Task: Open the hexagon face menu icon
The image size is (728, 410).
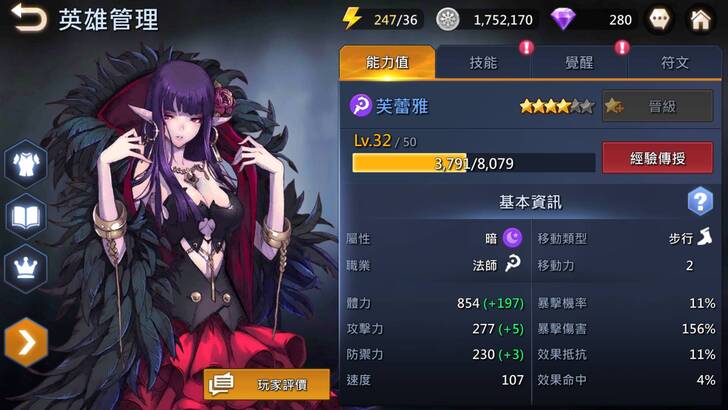Action: [661, 19]
